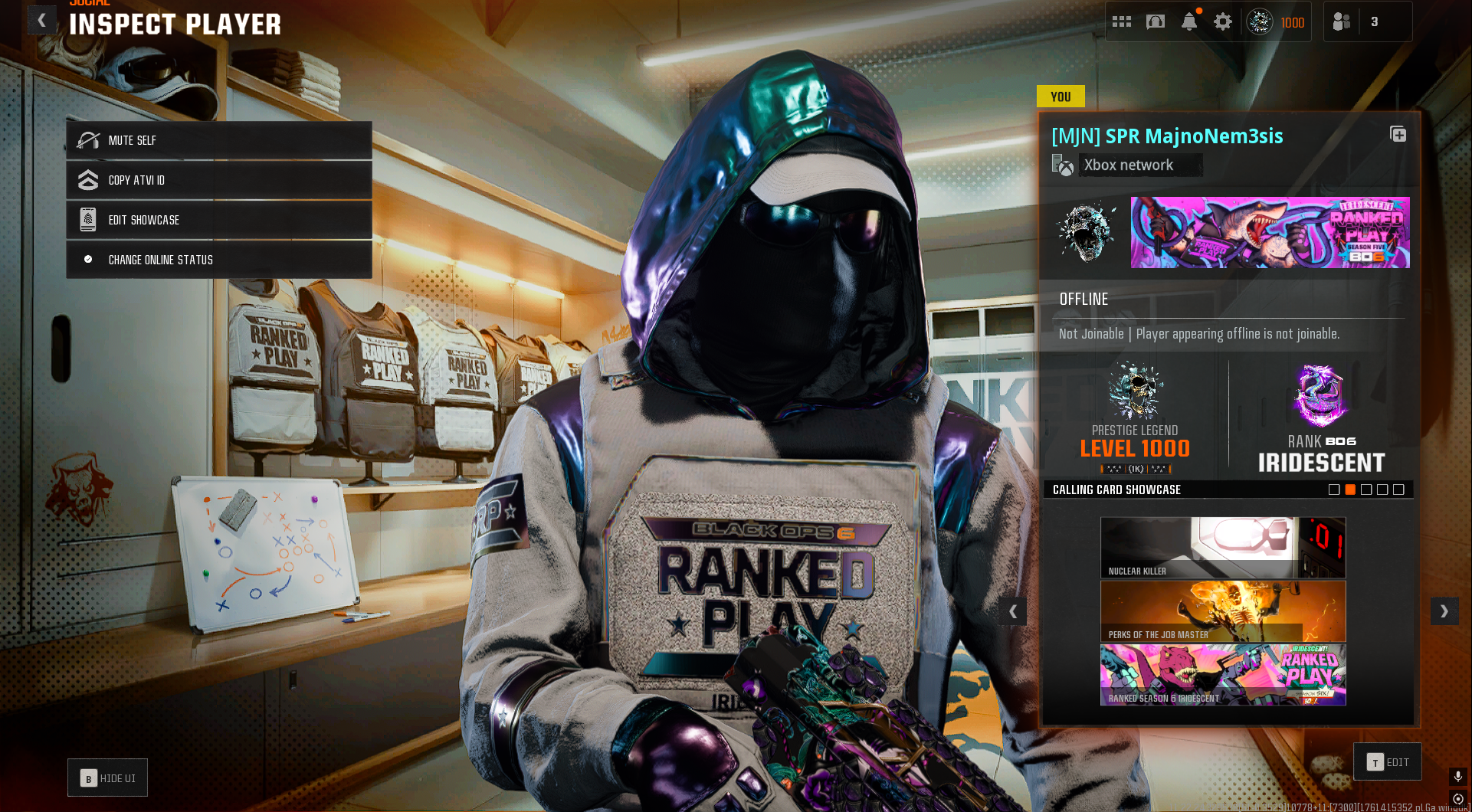Toggle the microphone icon
Screen dimensions: 1472x812
tap(1458, 776)
